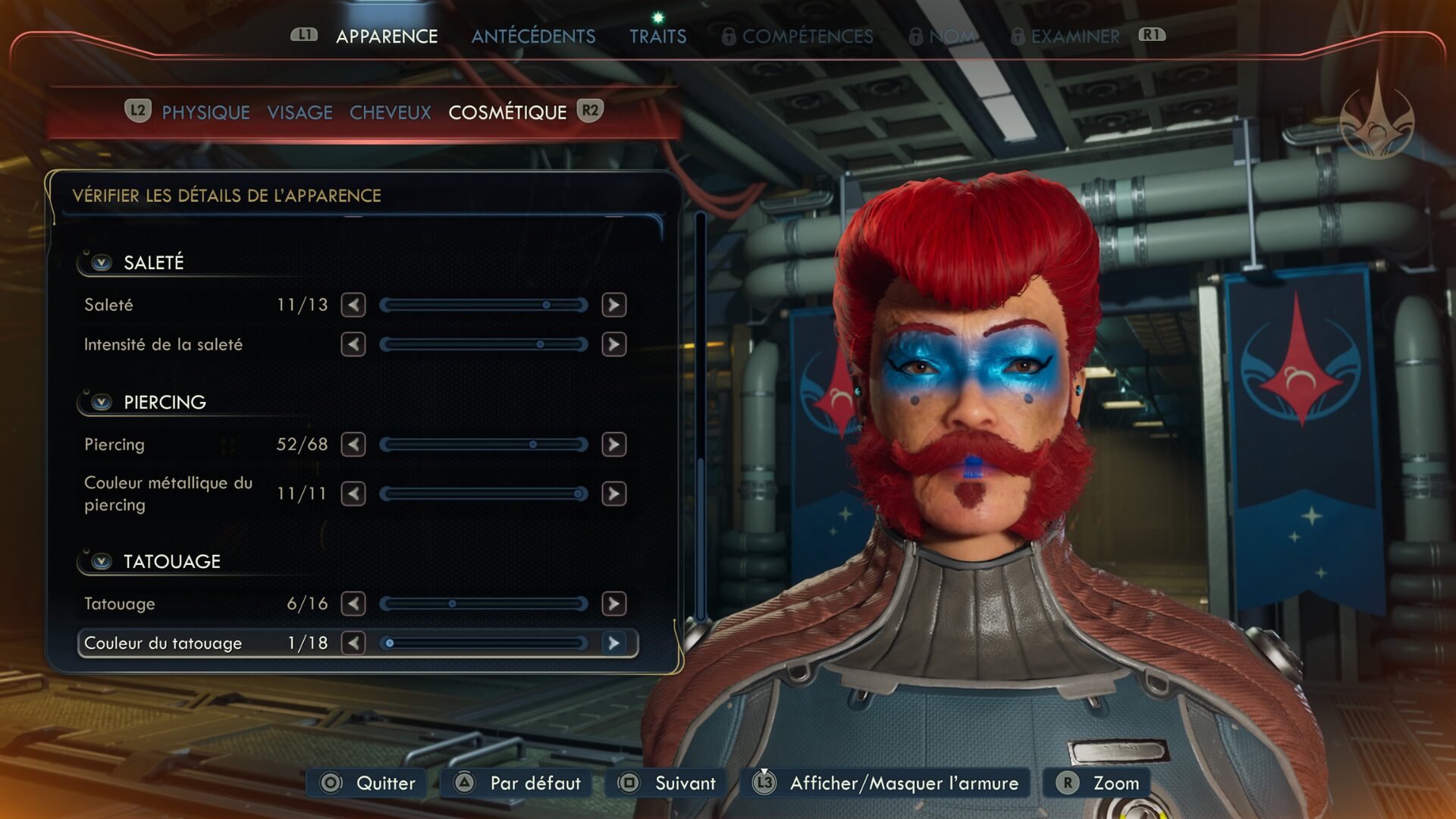
Task: Open the Cheveux sub-tab
Action: coord(390,112)
